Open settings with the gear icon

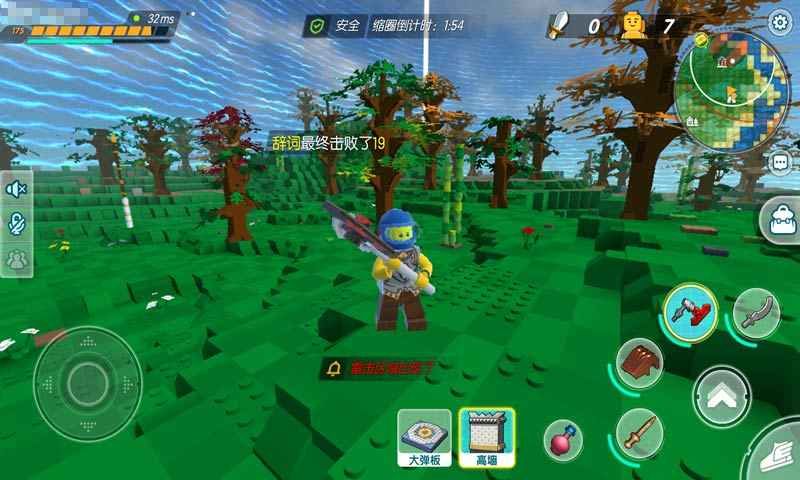click(x=779, y=22)
